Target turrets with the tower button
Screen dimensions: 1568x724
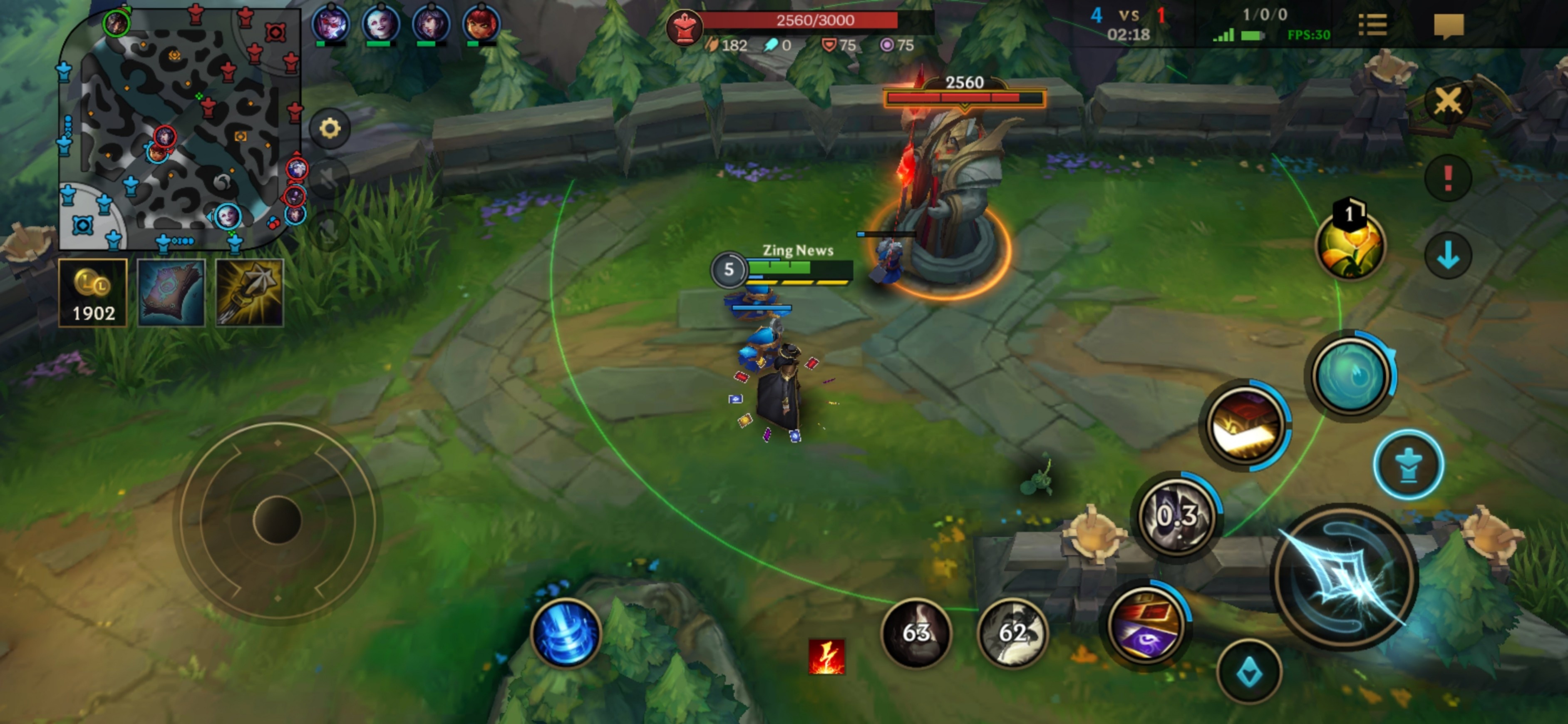pos(1409,465)
